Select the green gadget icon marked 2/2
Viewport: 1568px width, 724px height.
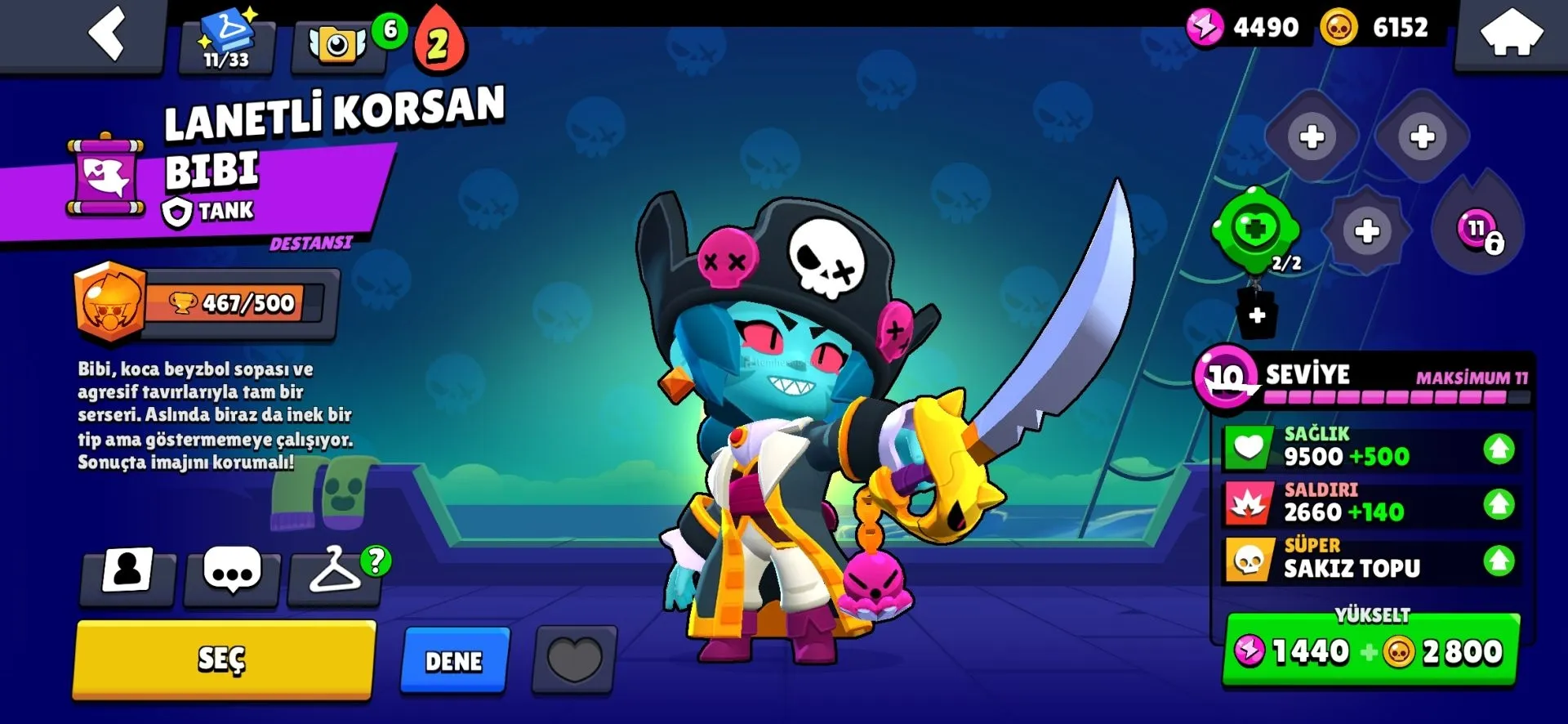click(x=1255, y=231)
